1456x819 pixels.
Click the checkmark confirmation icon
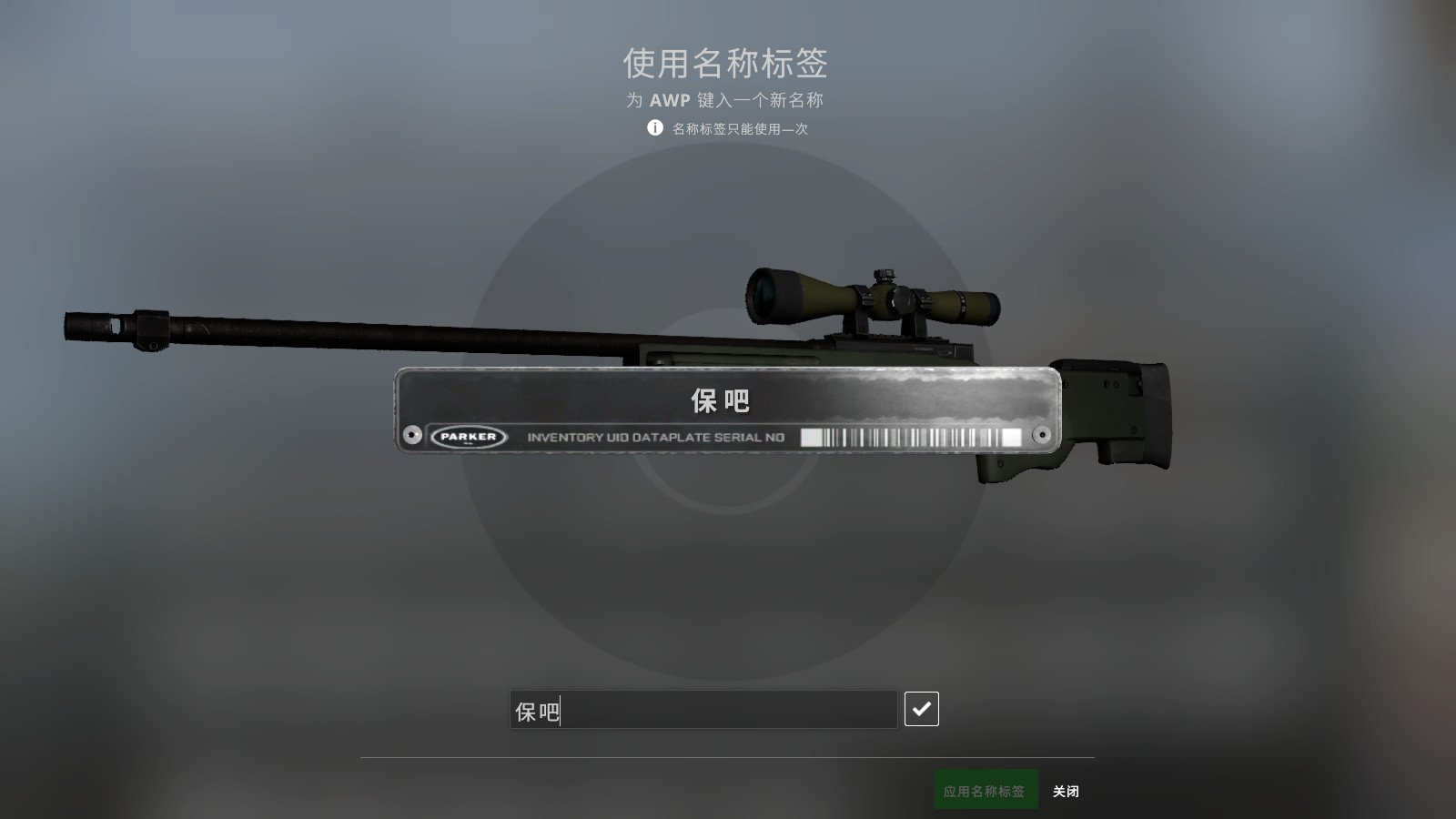click(922, 708)
